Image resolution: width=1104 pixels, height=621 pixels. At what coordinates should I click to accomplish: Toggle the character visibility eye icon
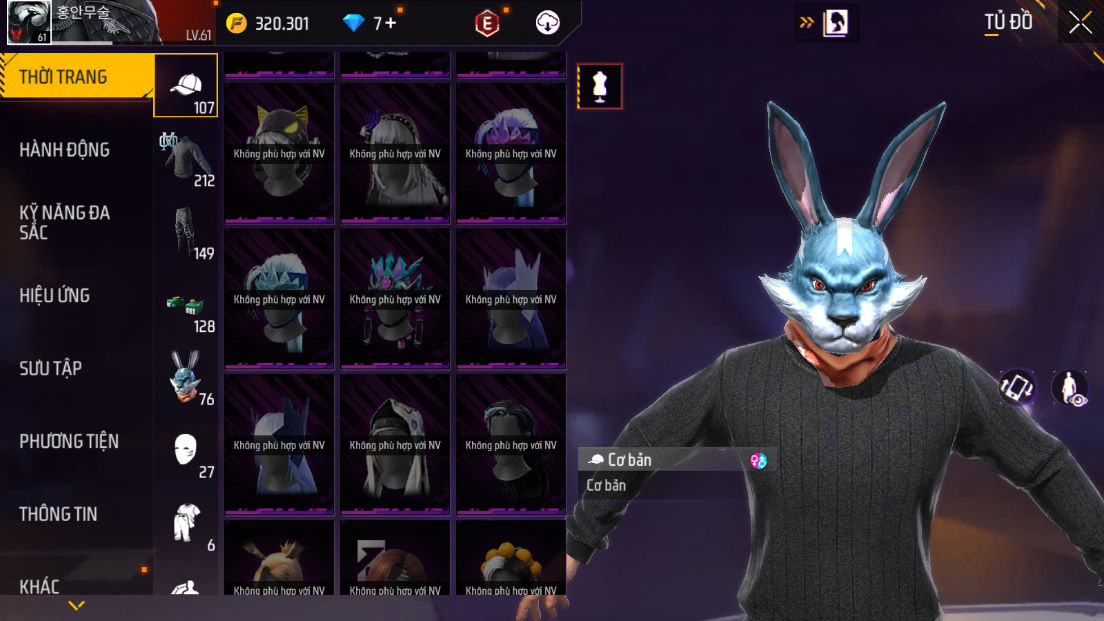[x=1069, y=387]
